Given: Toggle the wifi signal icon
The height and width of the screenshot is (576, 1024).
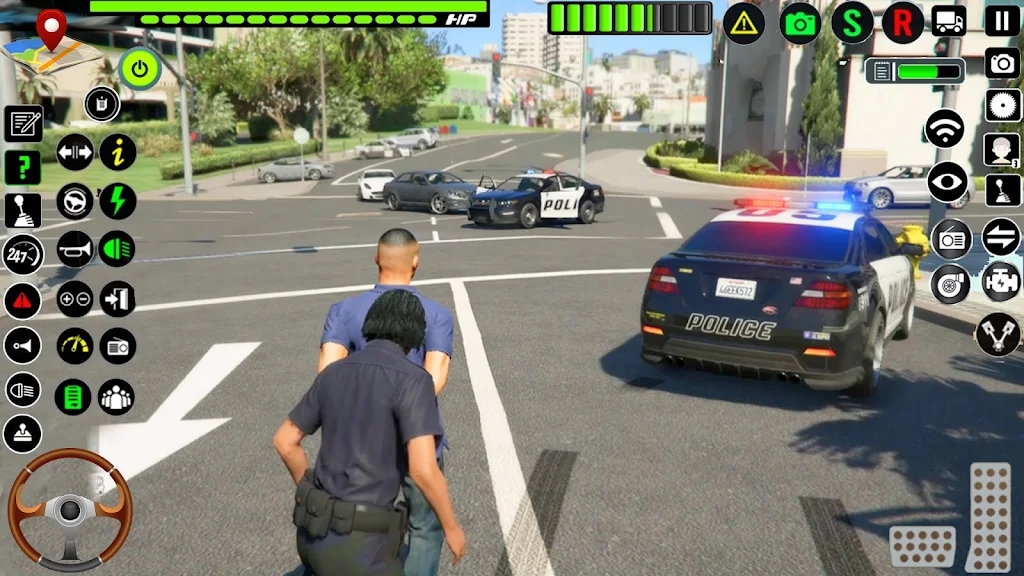Looking at the screenshot, I should coord(945,129).
